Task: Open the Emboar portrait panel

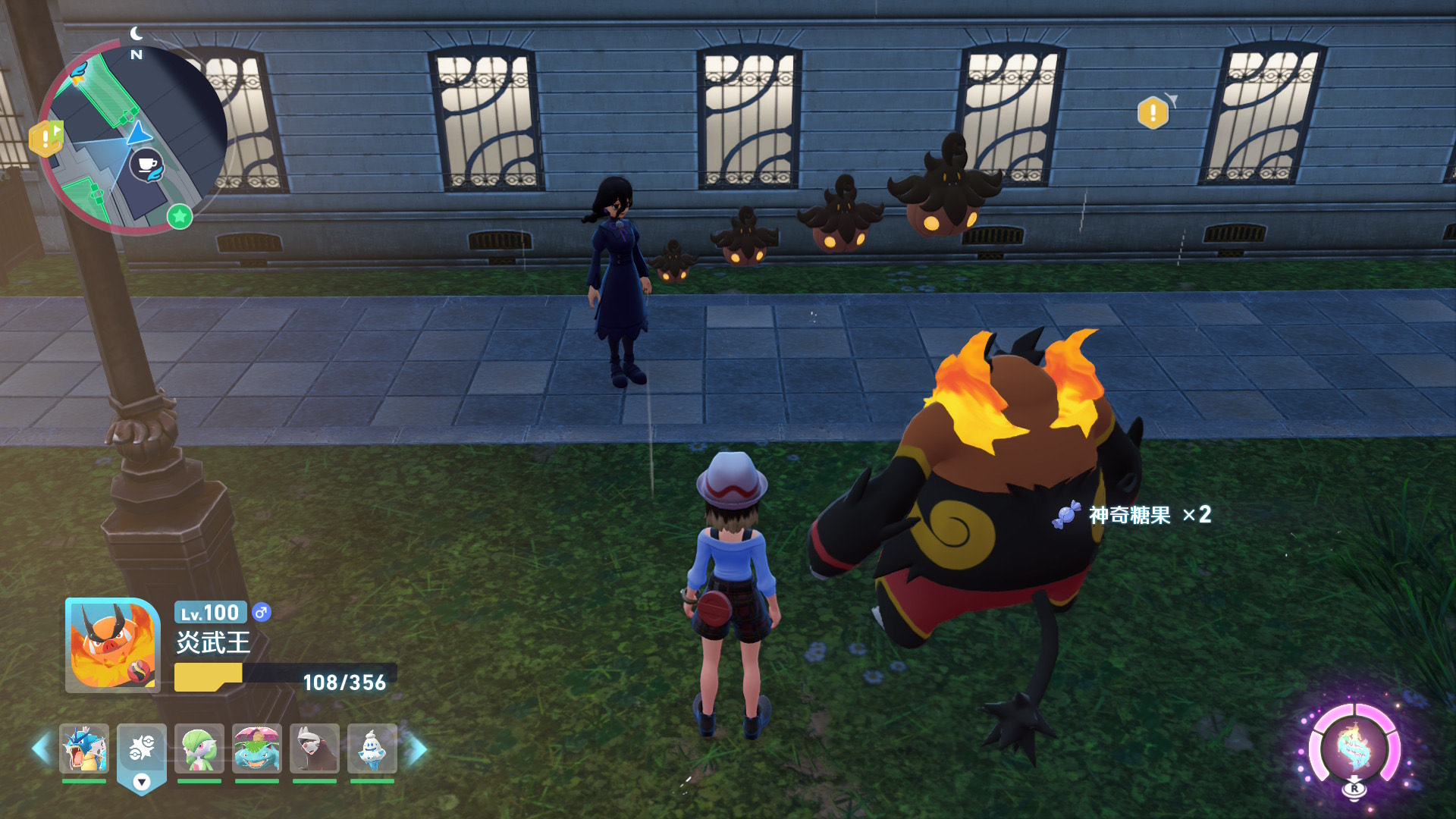Action: coord(113,645)
